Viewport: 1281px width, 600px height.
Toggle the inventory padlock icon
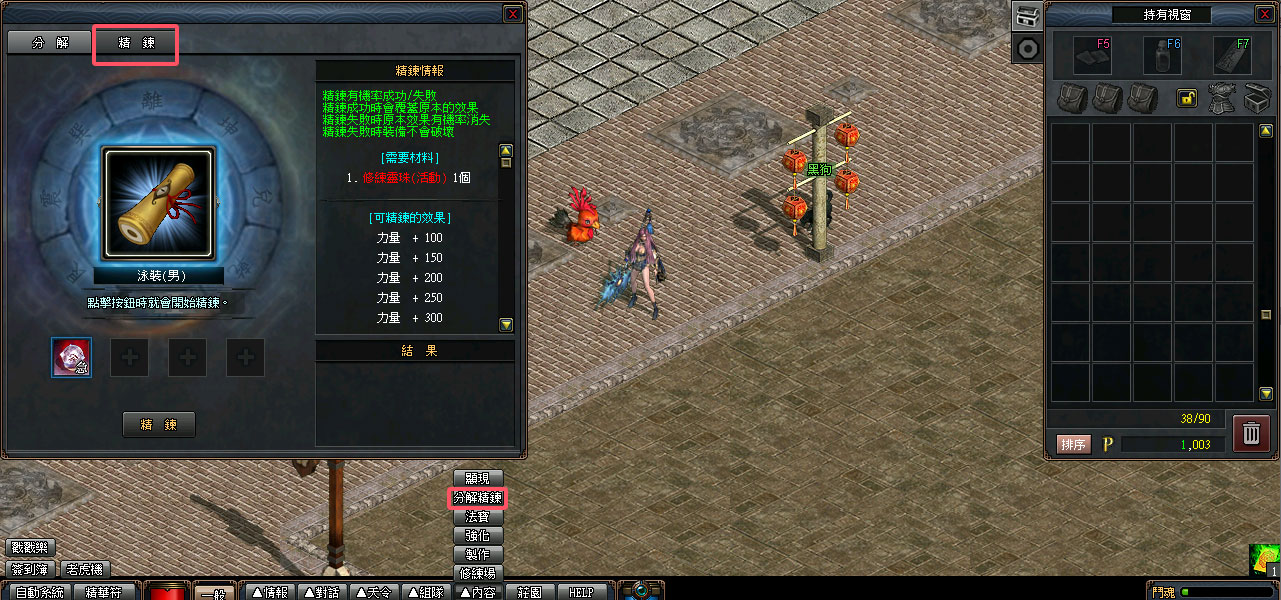pos(1187,98)
